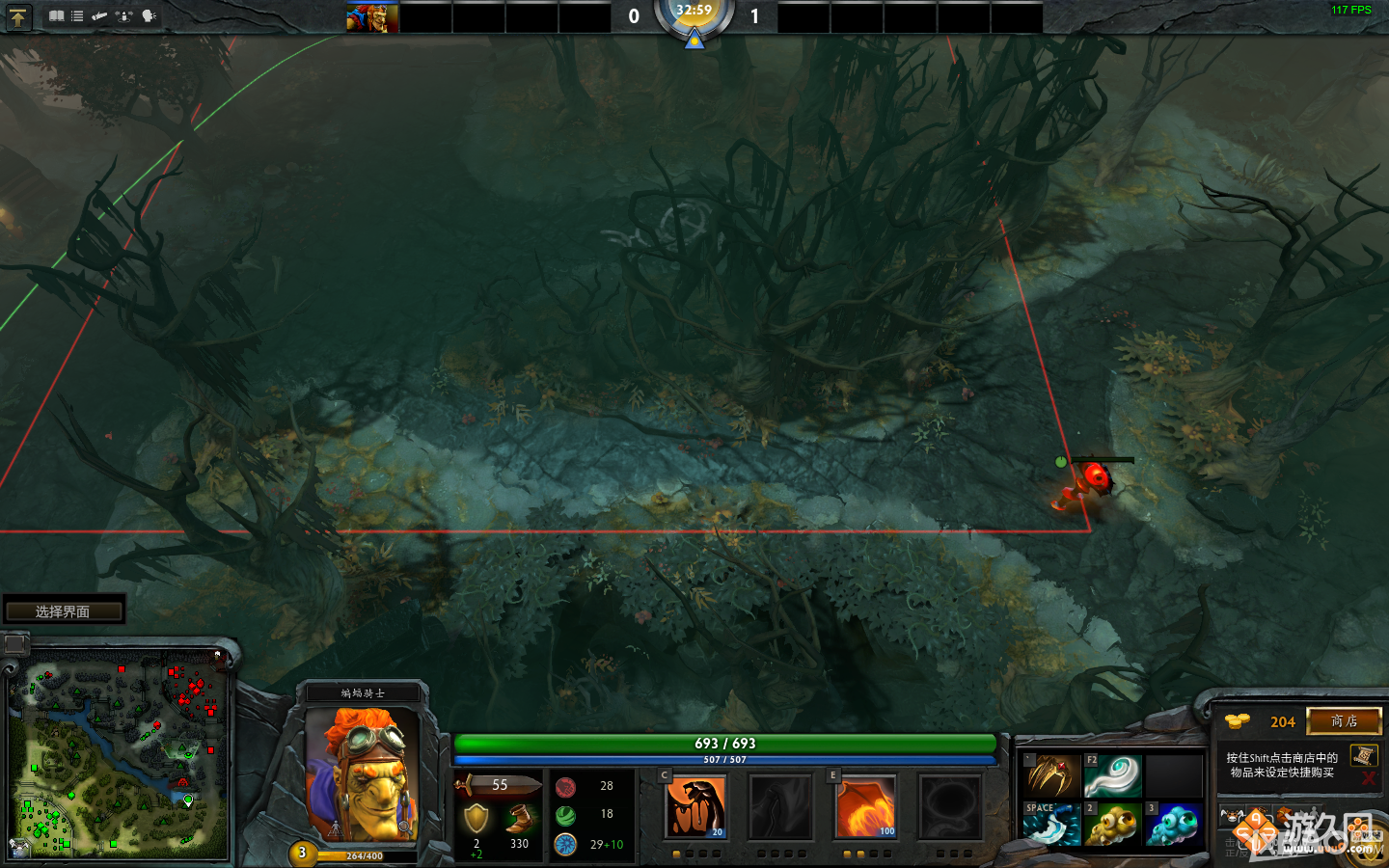Click the green health bar above the abilities
This screenshot has height=868, width=1389.
[x=725, y=744]
